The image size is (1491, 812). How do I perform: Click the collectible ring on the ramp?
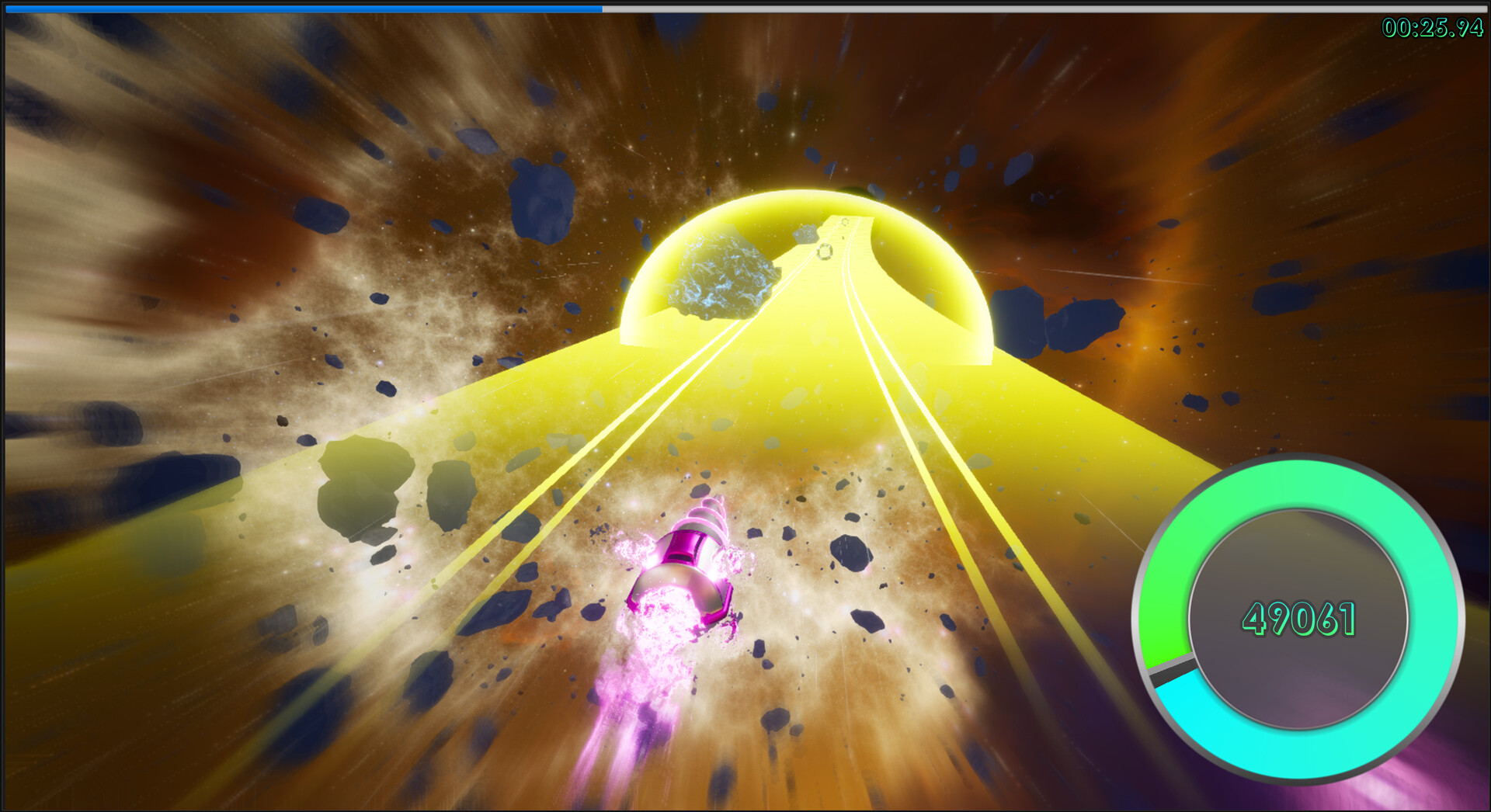click(x=825, y=252)
